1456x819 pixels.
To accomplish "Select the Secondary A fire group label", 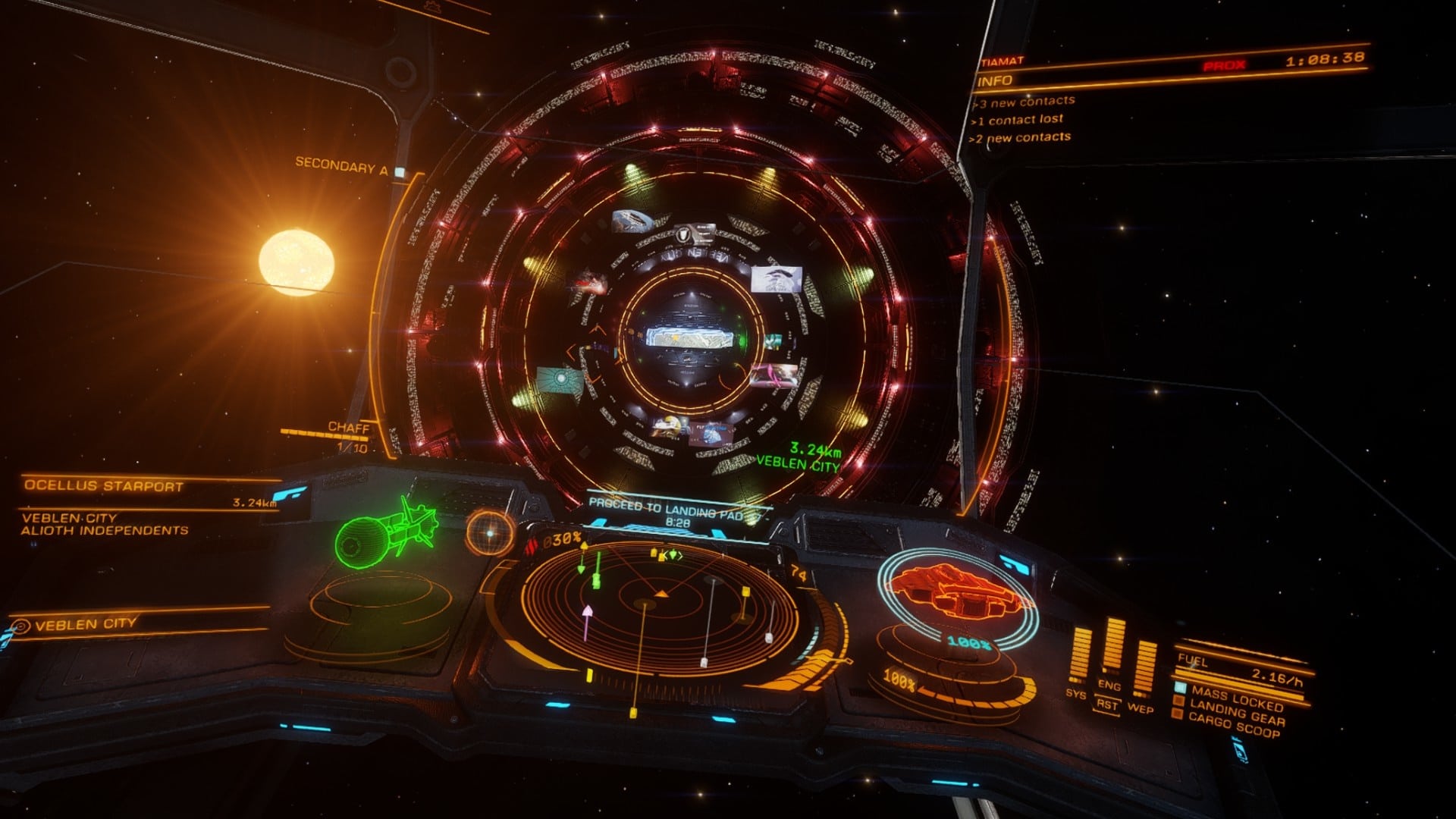I will (341, 165).
